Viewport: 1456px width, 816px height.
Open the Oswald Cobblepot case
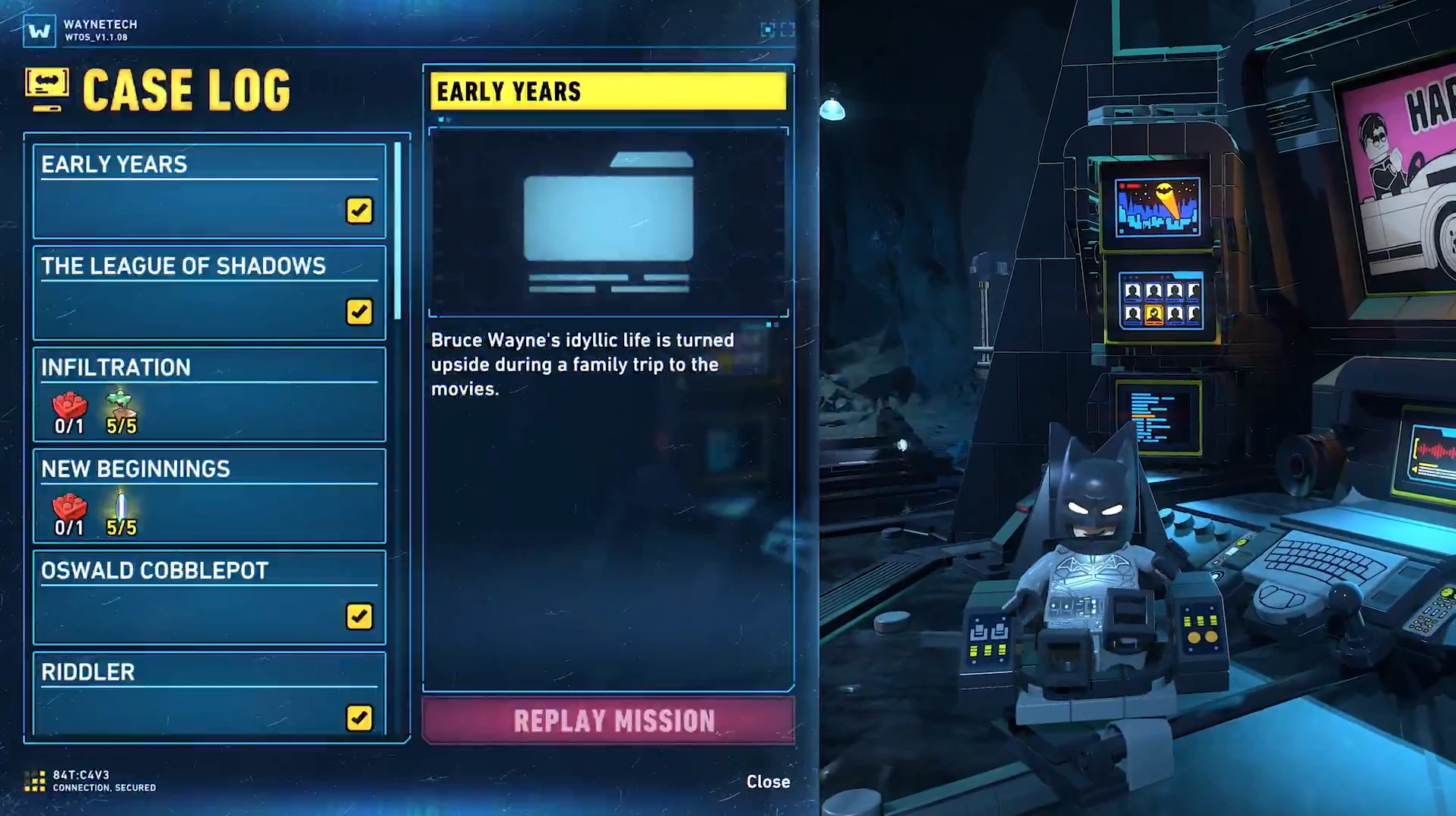(x=209, y=597)
